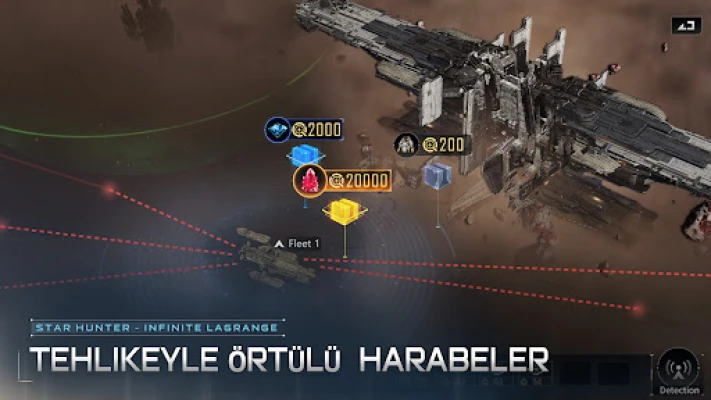This screenshot has width=711, height=400.
Task: Click the dark arrow button in the top corner
Action: click(685, 26)
